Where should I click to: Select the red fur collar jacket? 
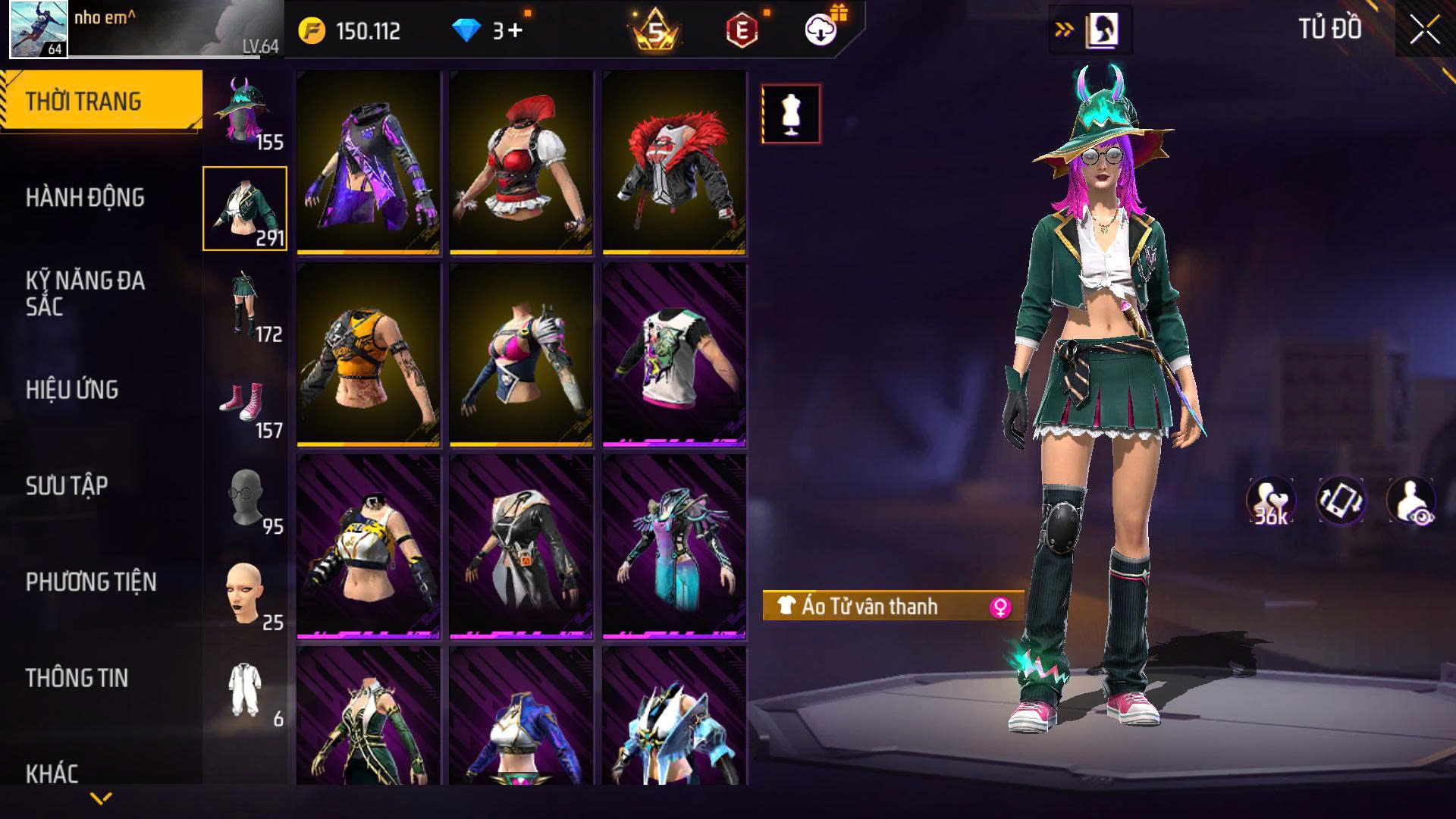pyautogui.click(x=674, y=162)
